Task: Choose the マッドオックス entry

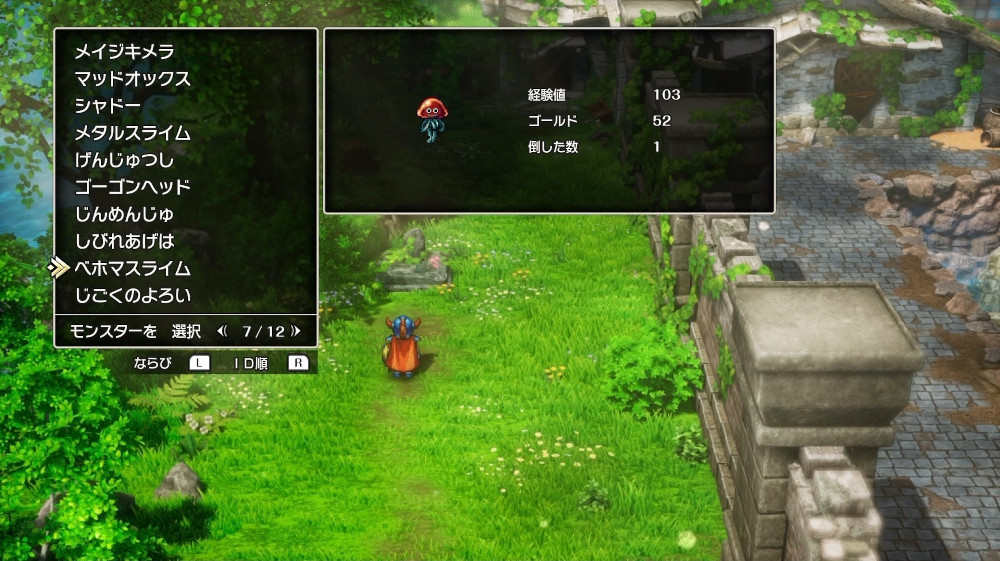Action: click(x=132, y=79)
